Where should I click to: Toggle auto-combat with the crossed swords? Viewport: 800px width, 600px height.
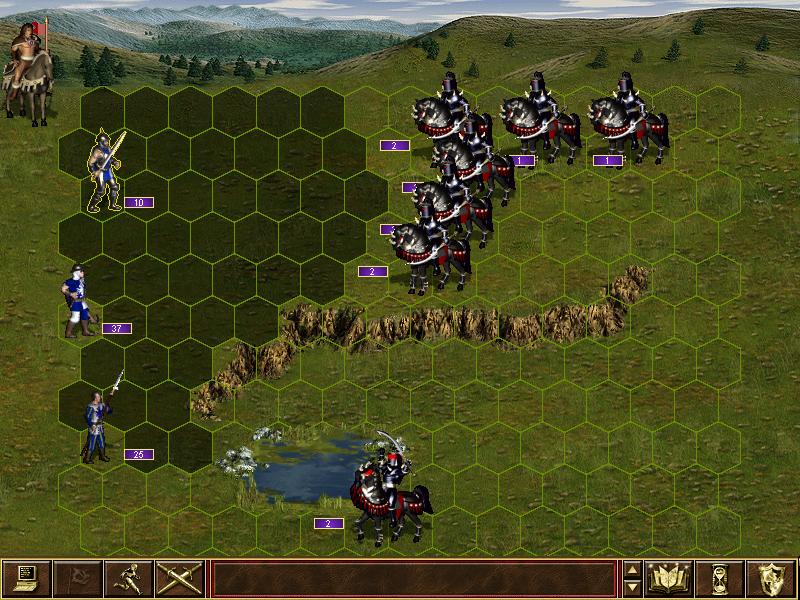tap(179, 578)
